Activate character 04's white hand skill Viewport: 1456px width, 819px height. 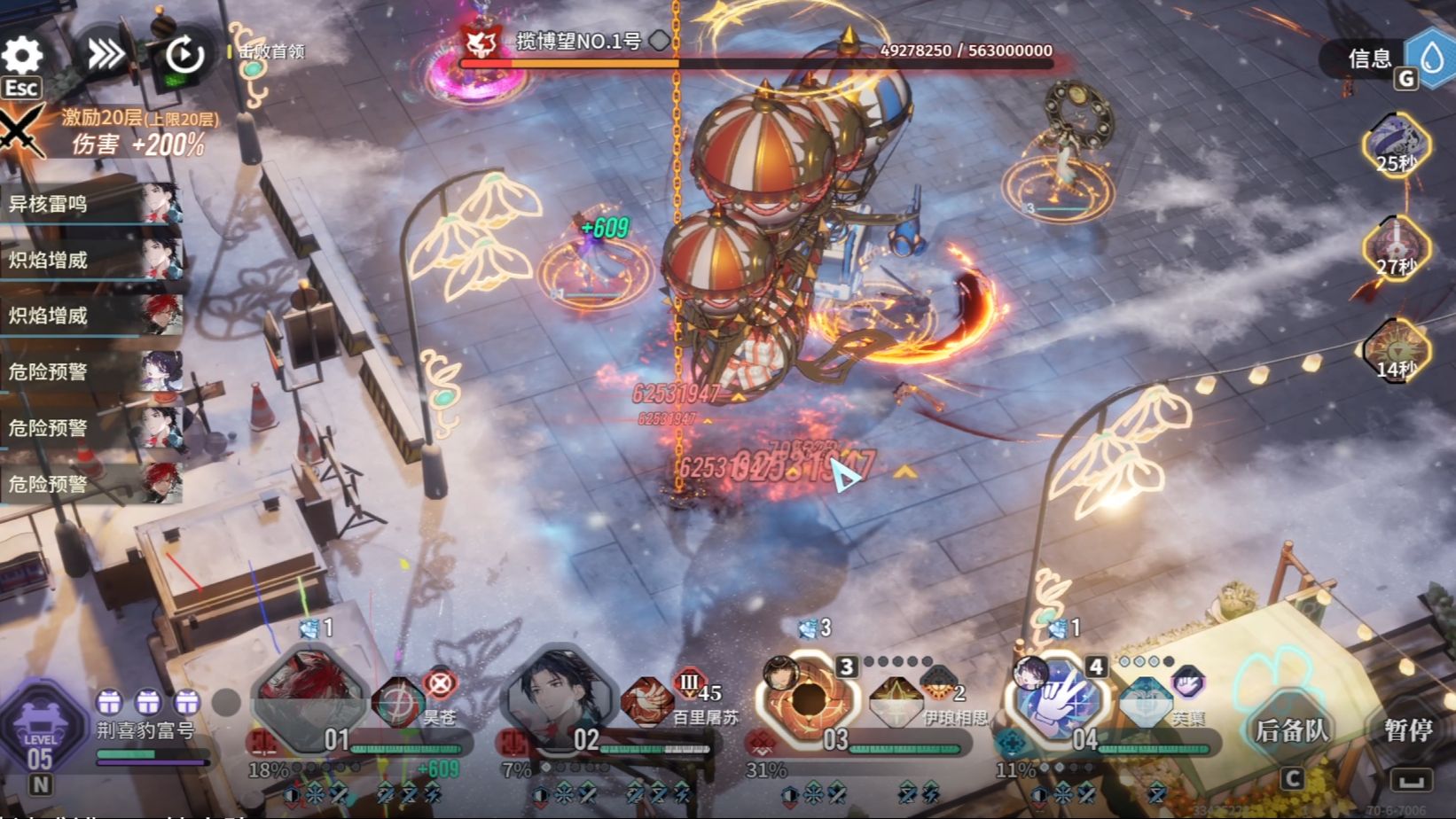(1060, 698)
